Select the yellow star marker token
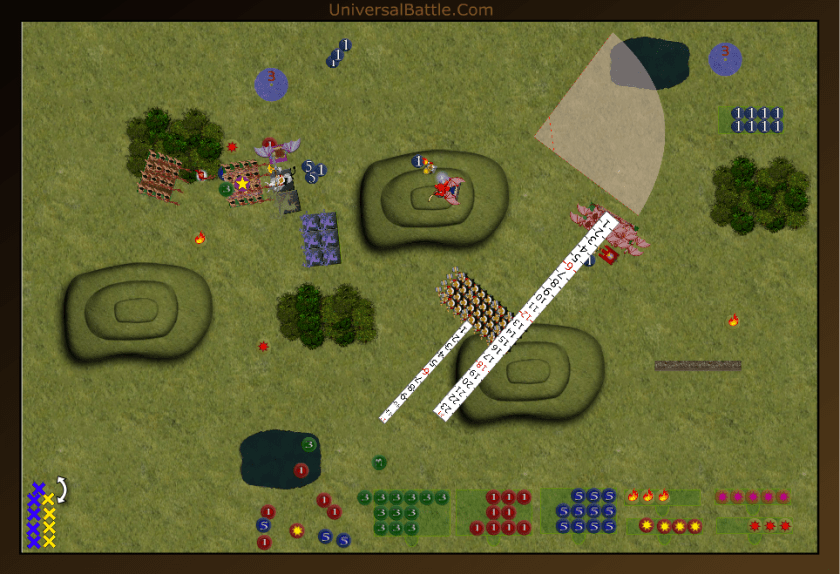 (241, 184)
